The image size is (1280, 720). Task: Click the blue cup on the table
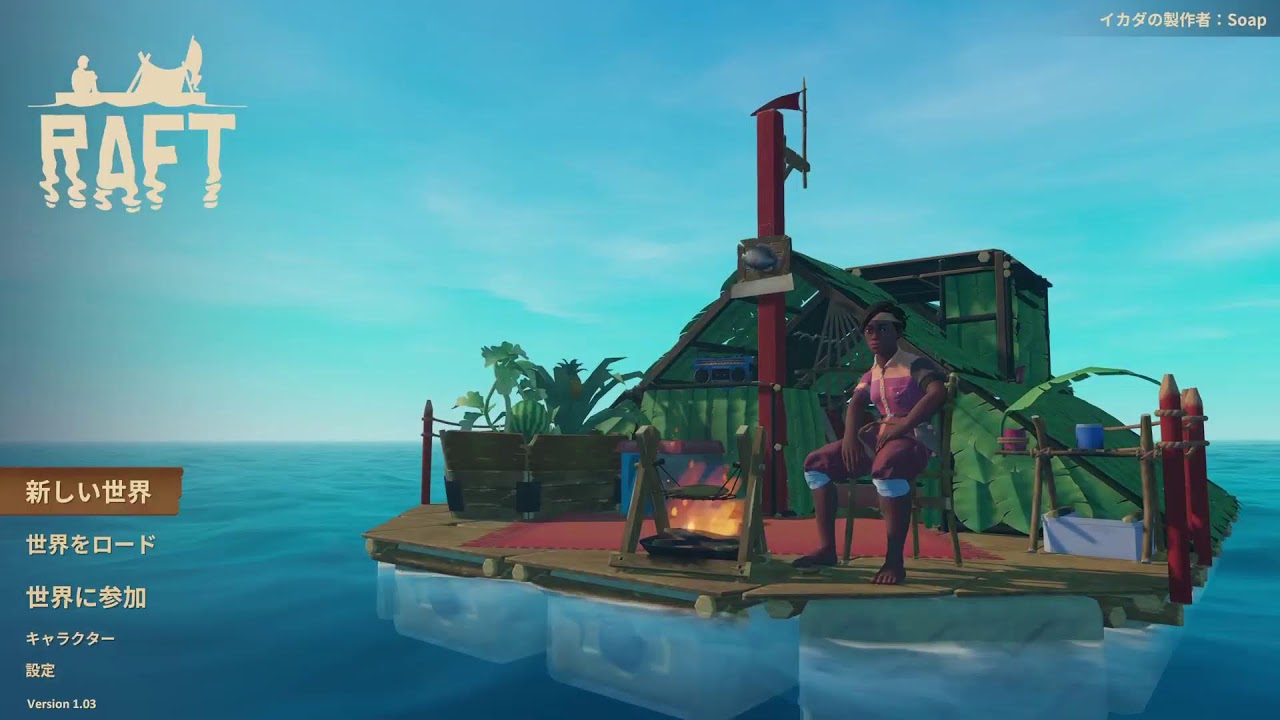pyautogui.click(x=1086, y=434)
